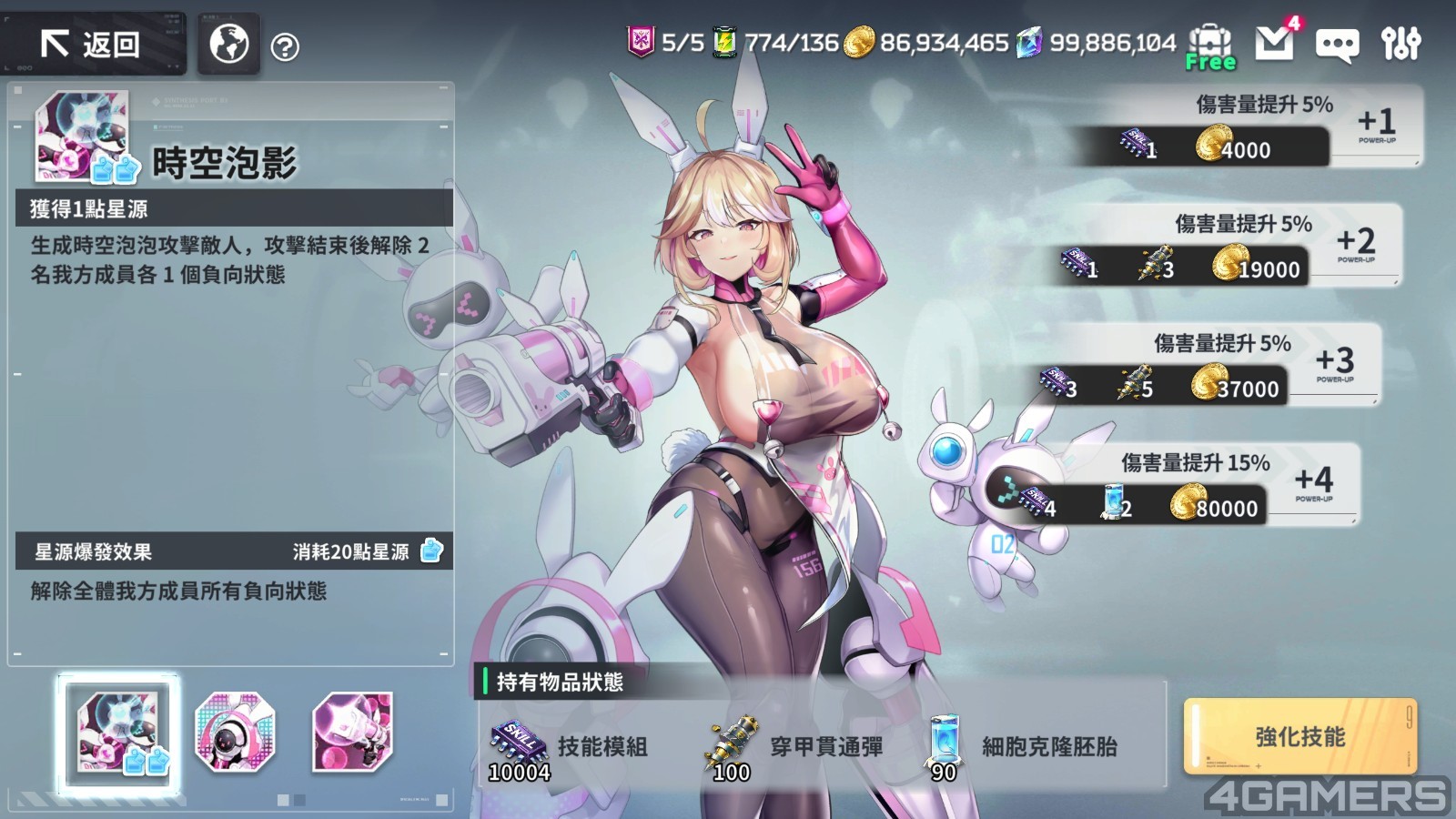Inspect the 技能模組 item icon
This screenshot has width=1456, height=819.
(518, 743)
